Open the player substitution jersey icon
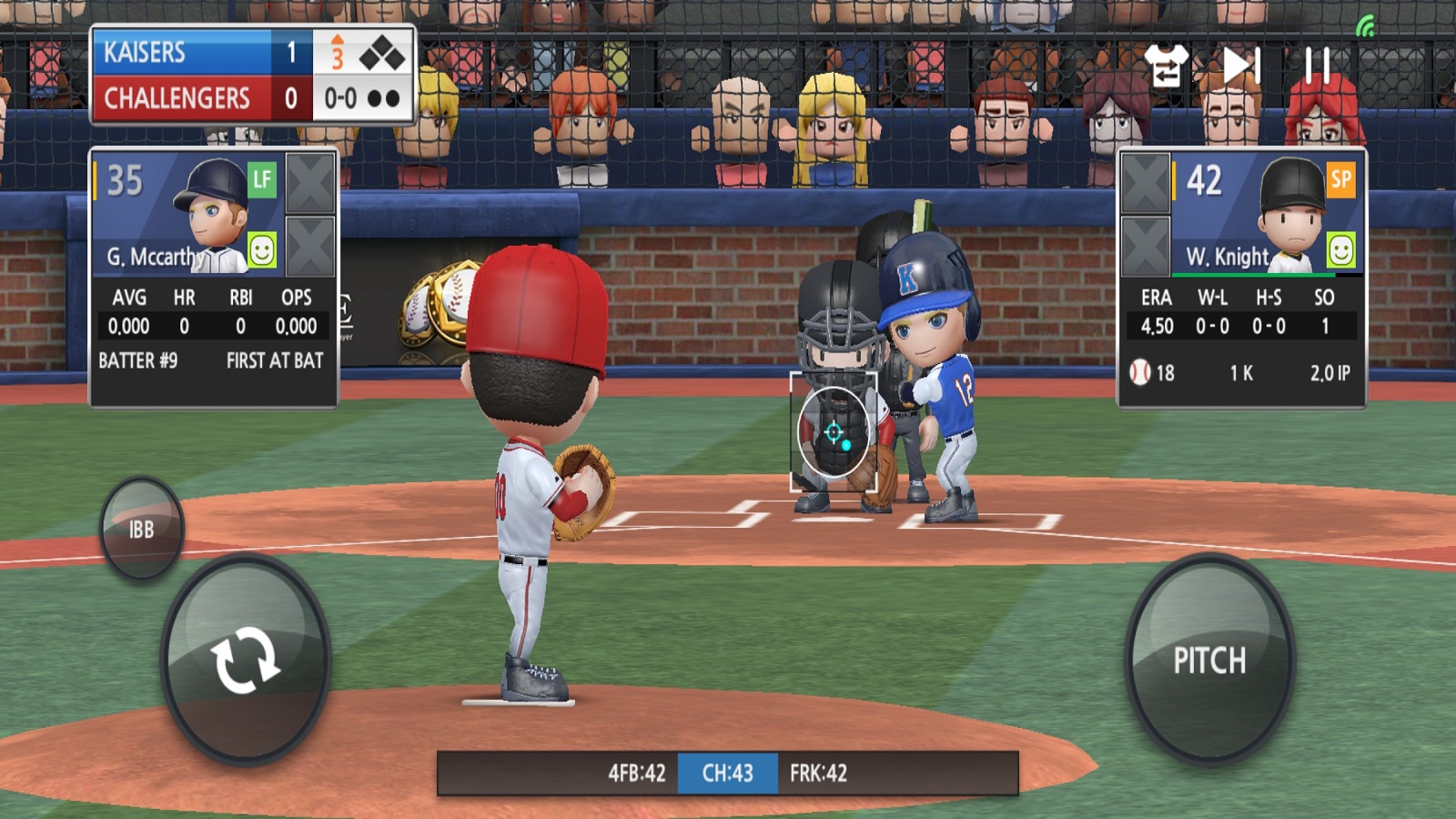 [1166, 66]
